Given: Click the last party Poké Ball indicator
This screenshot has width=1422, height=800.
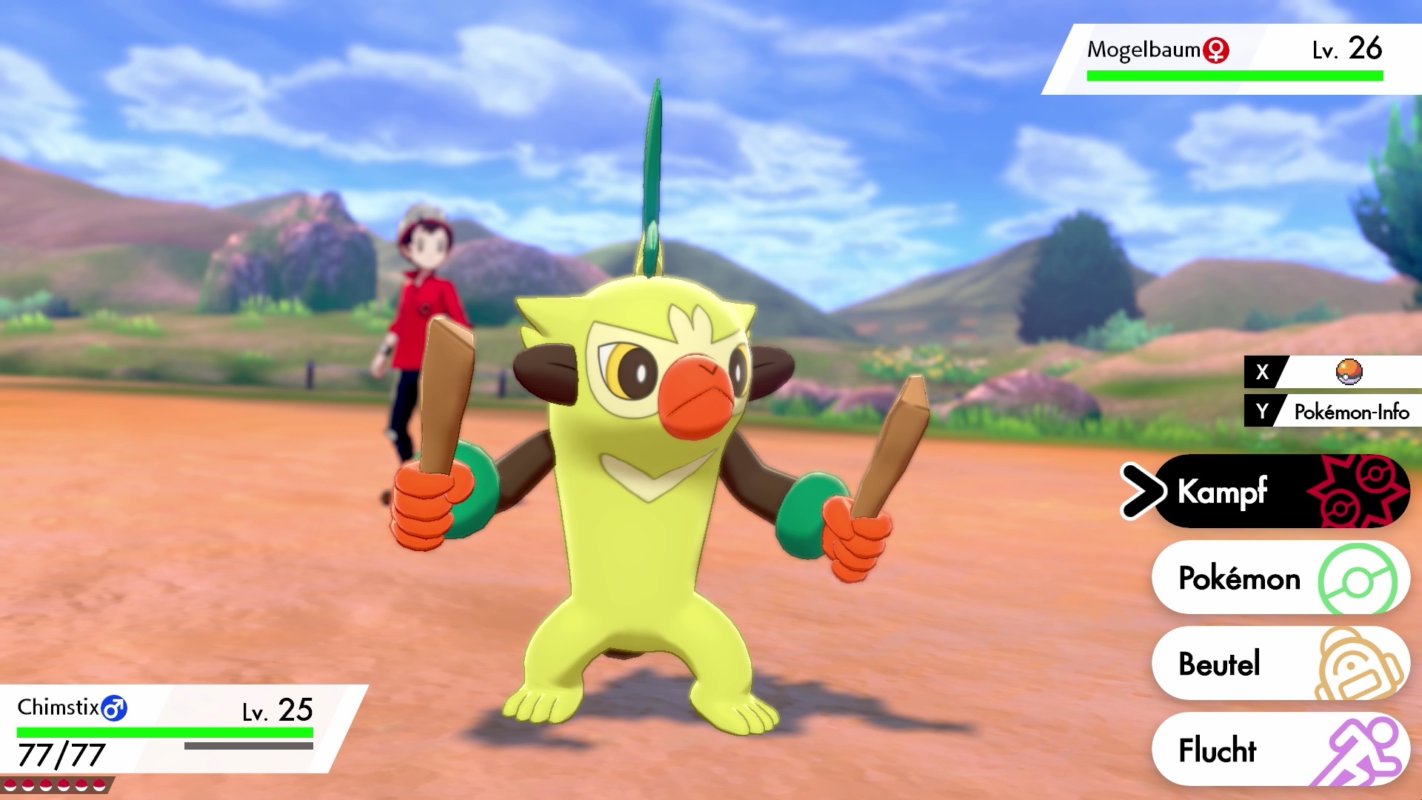Looking at the screenshot, I should tap(100, 784).
